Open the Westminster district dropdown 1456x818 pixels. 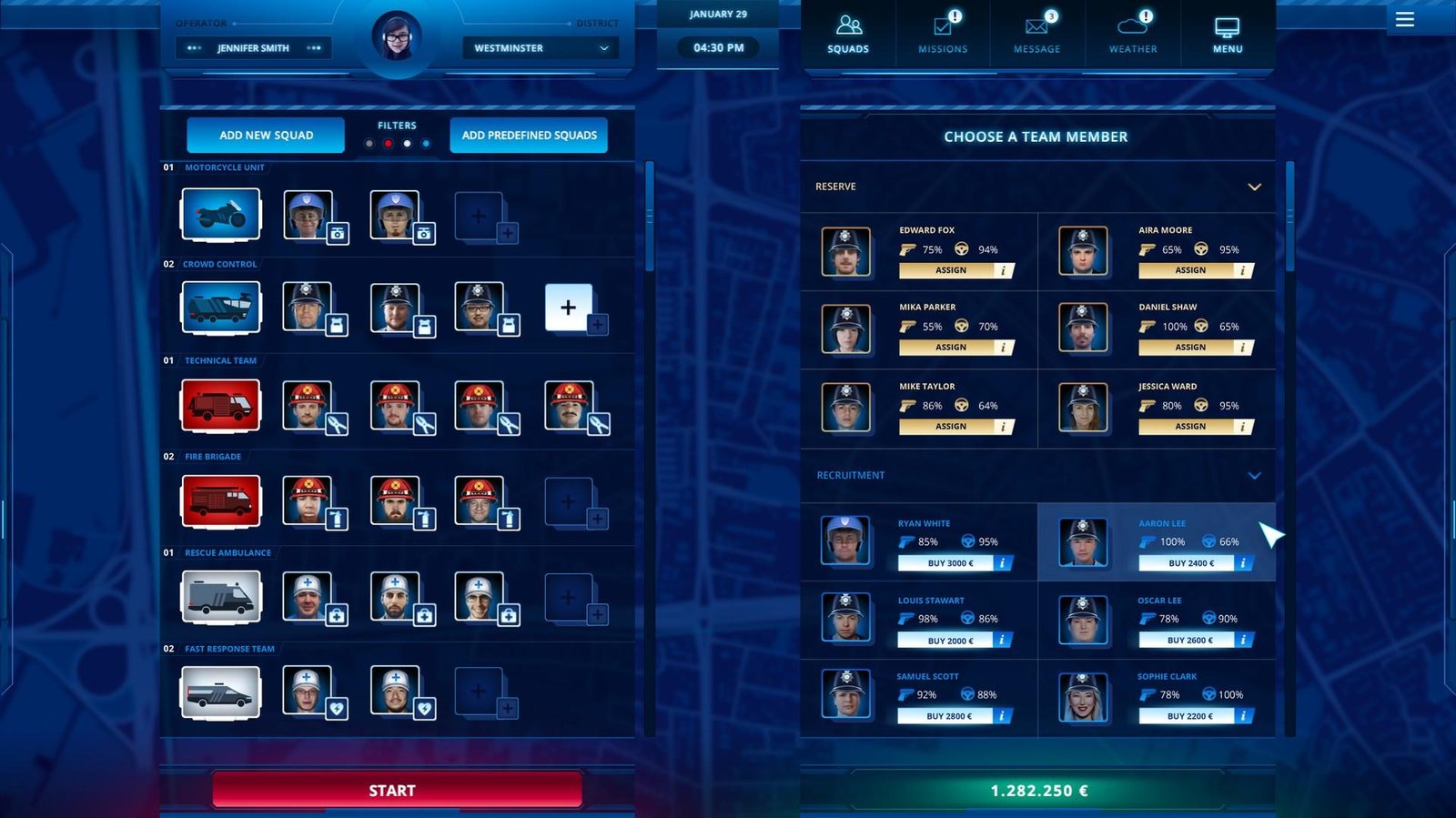pyautogui.click(x=540, y=47)
